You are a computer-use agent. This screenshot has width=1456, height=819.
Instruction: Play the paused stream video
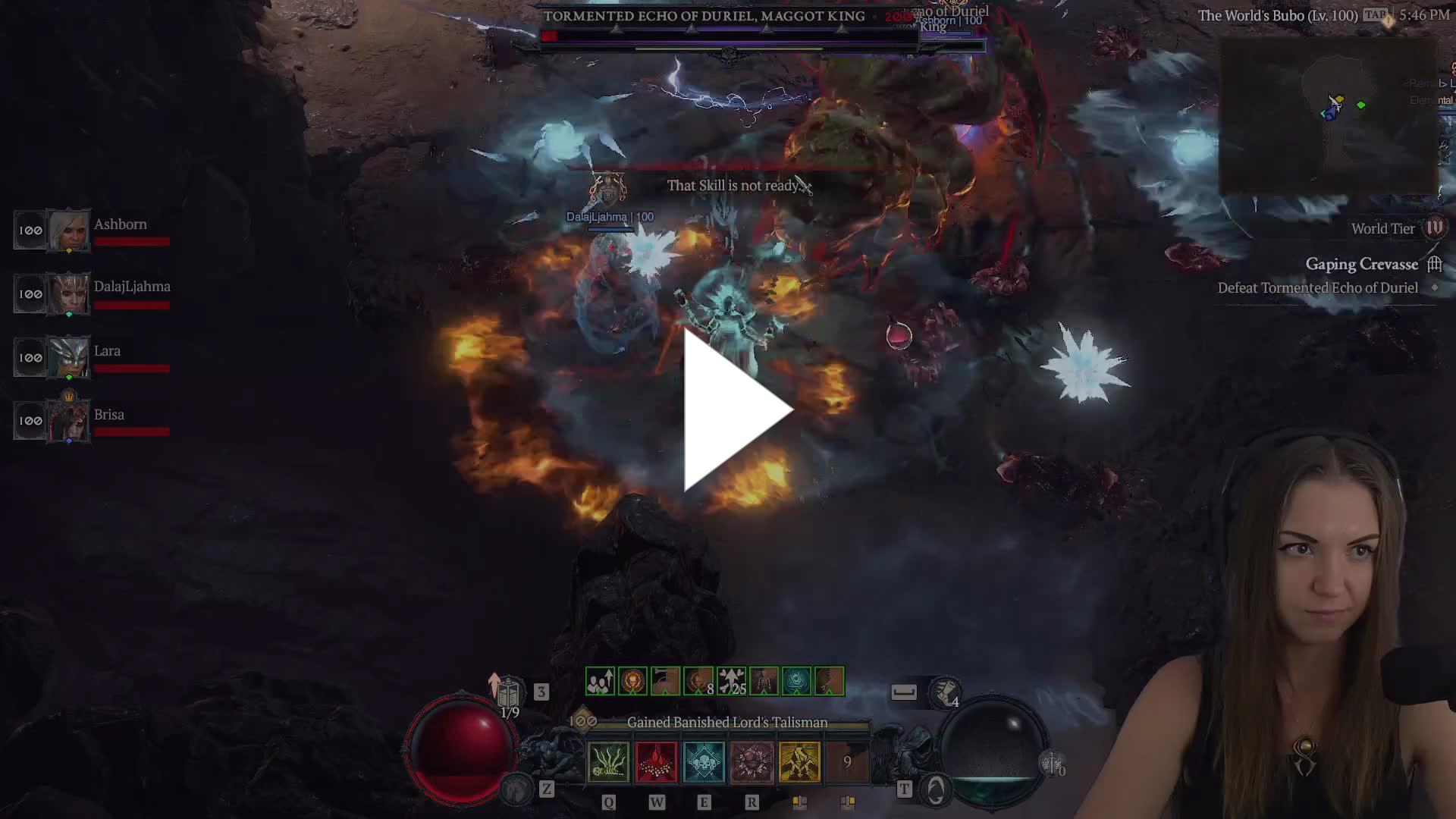(x=737, y=410)
